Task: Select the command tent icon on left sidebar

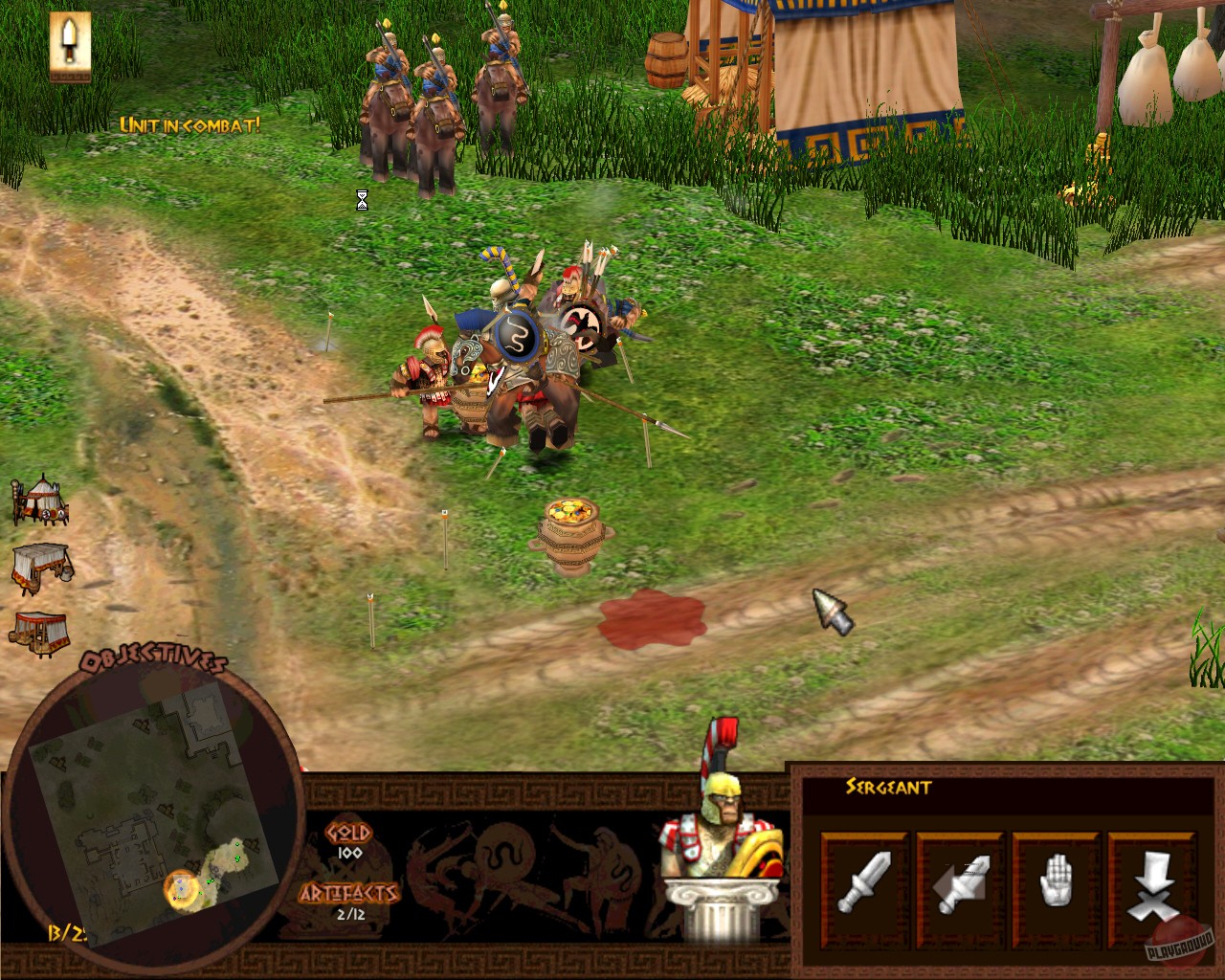Action: 40,502
